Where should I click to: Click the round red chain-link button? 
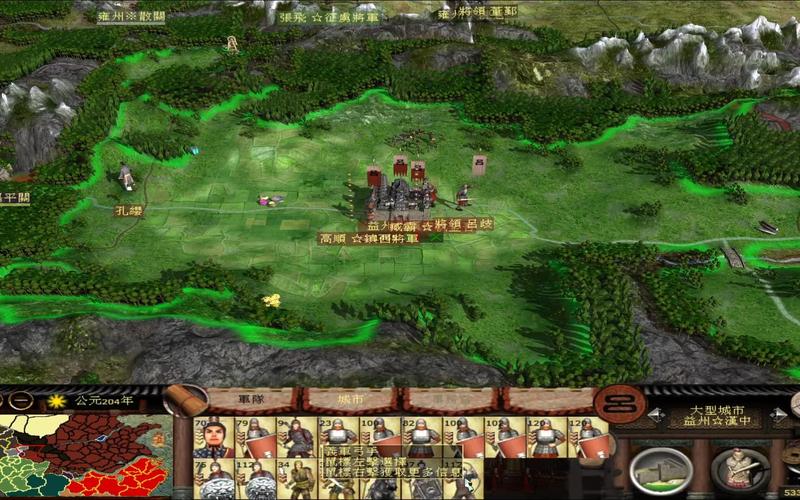tap(618, 403)
